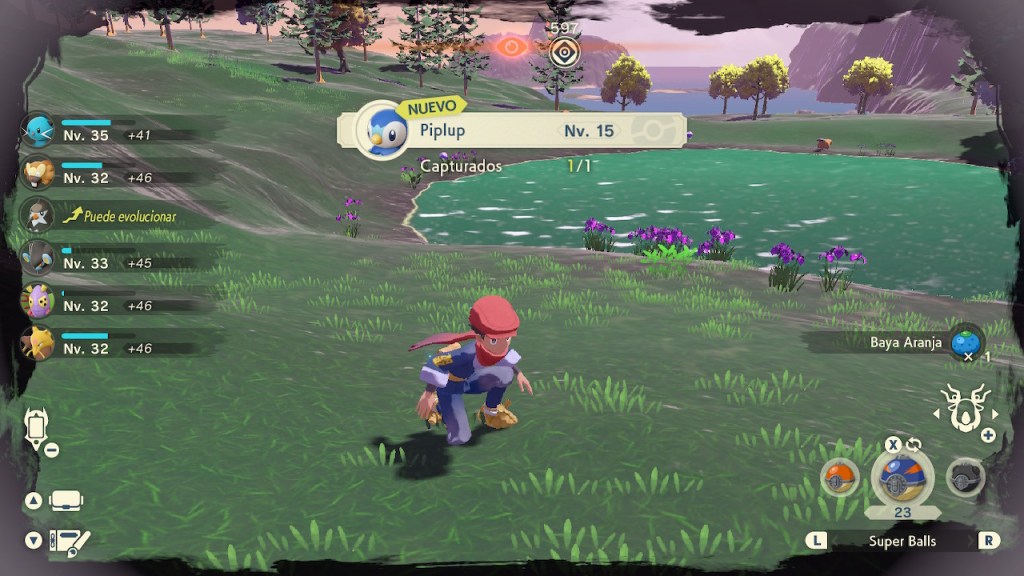The image size is (1024, 576).
Task: Open the Pokédex notebook icon
Action: click(69, 541)
